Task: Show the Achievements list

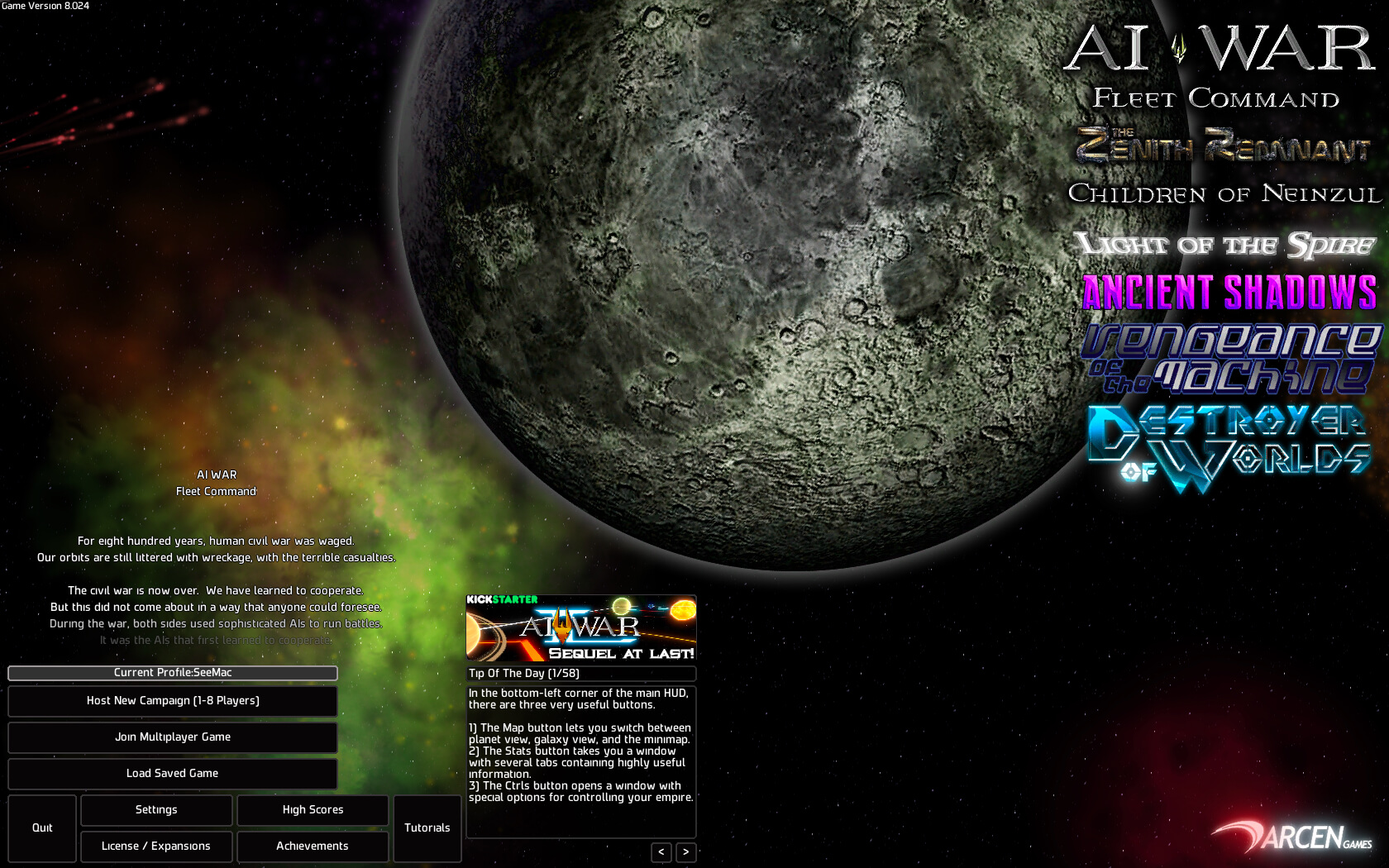Action: pos(313,847)
